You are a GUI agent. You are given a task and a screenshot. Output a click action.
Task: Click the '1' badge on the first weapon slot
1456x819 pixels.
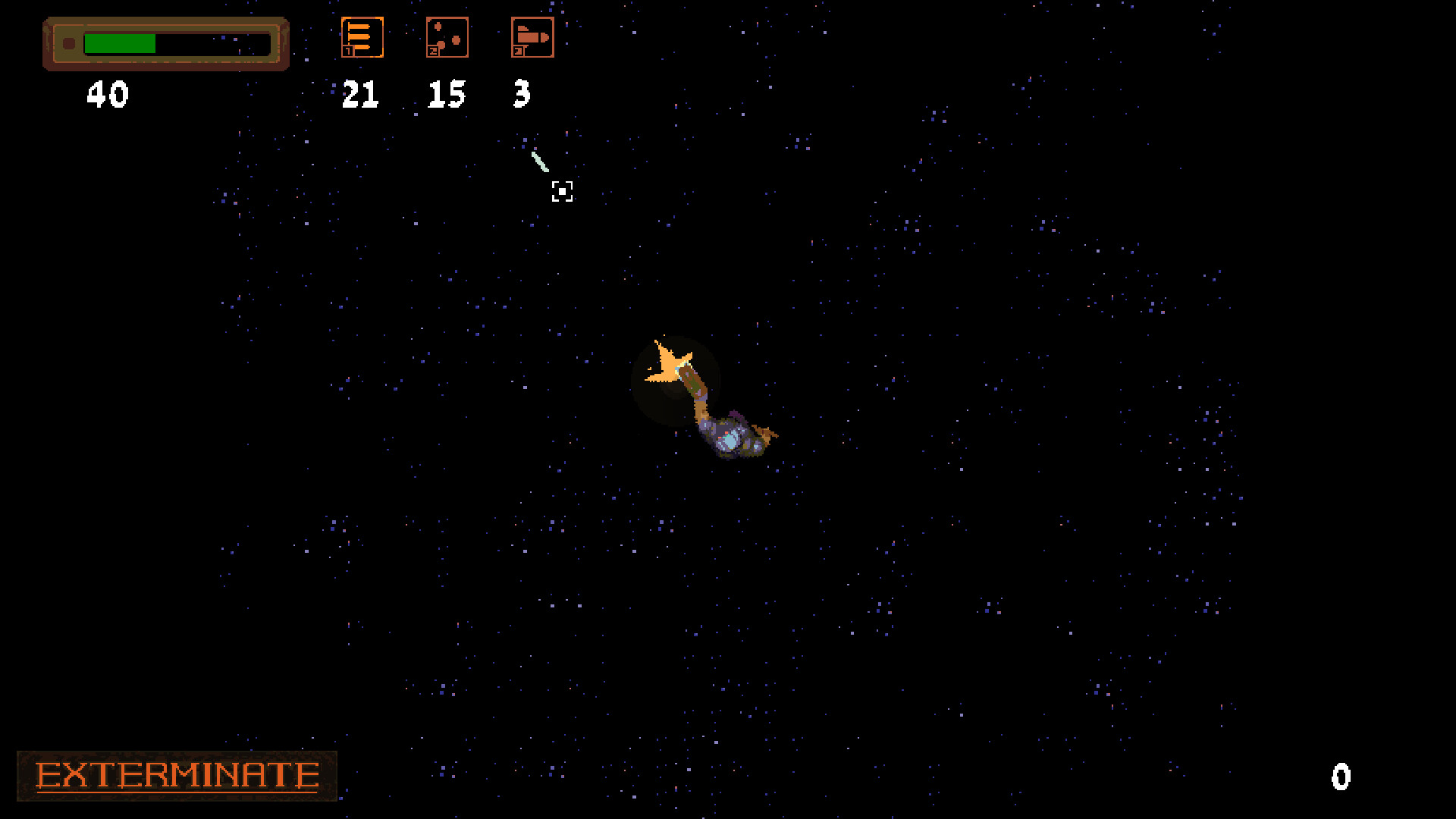click(x=350, y=52)
